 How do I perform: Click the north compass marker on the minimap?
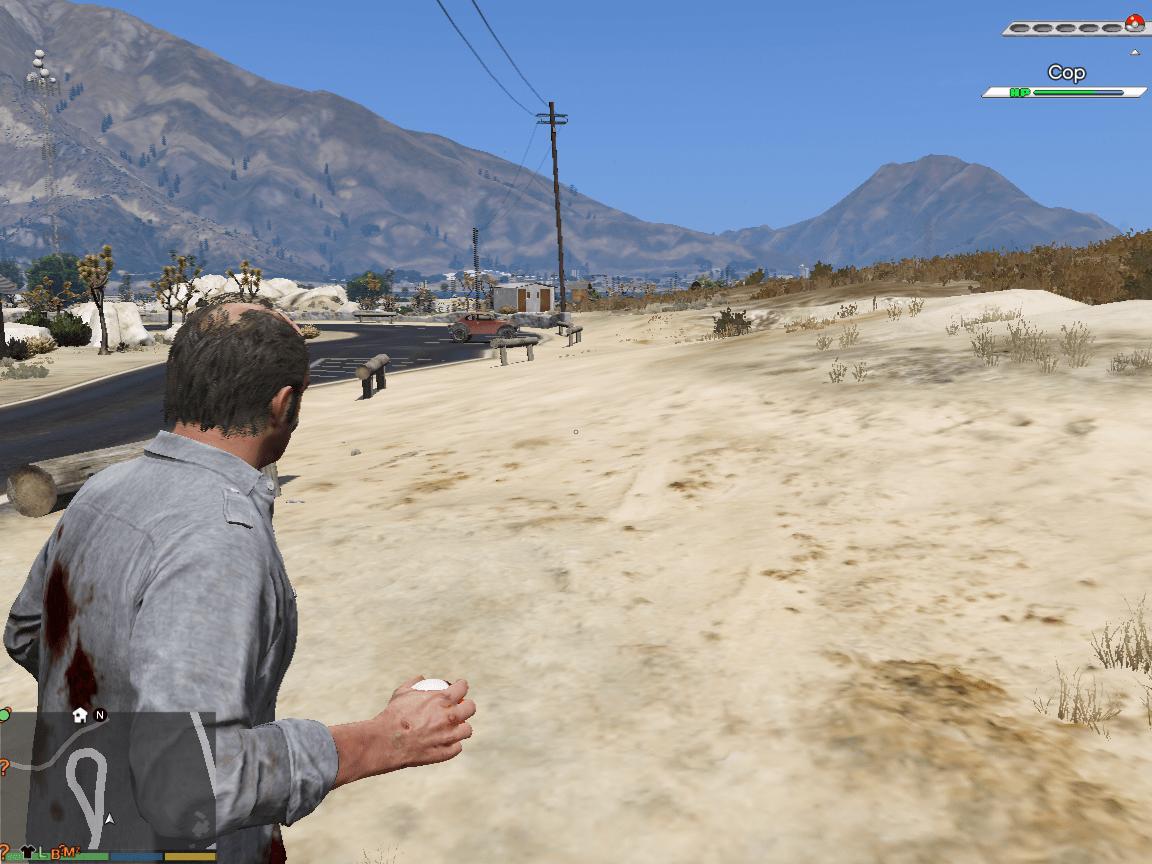click(100, 715)
